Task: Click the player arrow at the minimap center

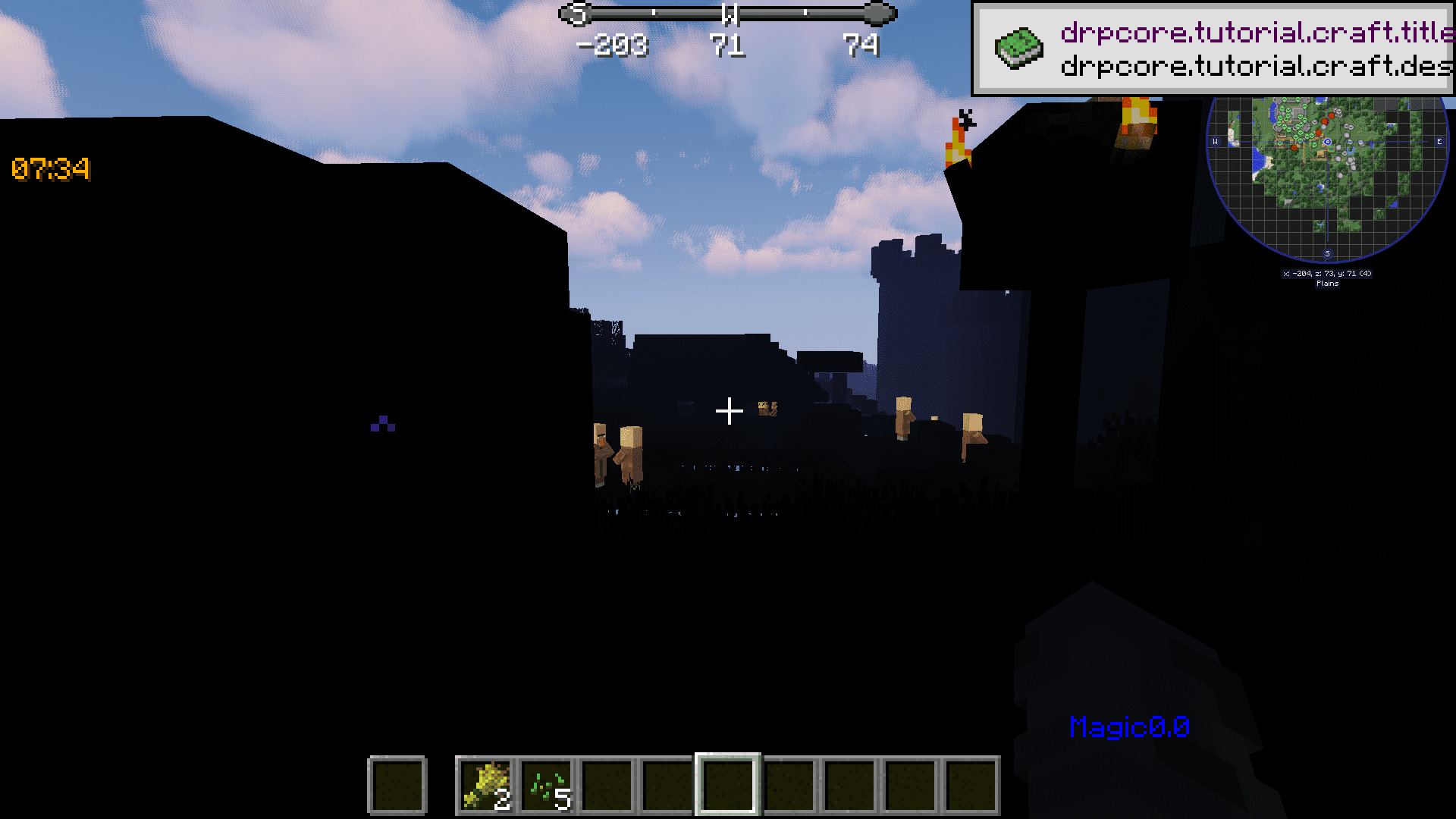Action: click(1327, 142)
